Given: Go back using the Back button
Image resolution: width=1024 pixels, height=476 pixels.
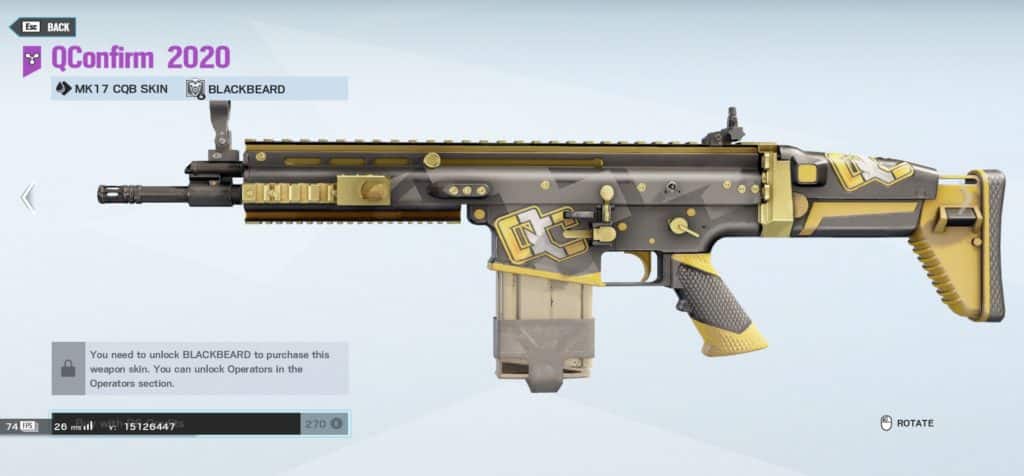Looking at the screenshot, I should click(43, 27).
